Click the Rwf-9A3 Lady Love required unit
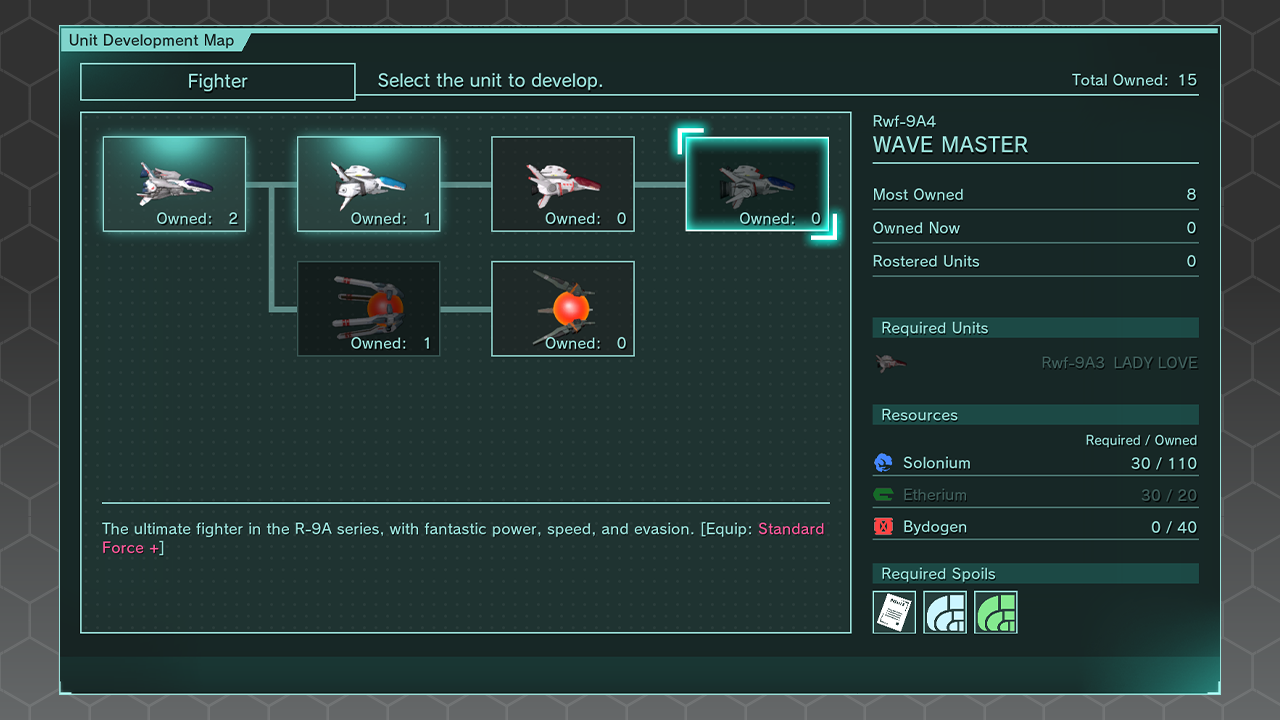The image size is (1280, 720). [1035, 363]
